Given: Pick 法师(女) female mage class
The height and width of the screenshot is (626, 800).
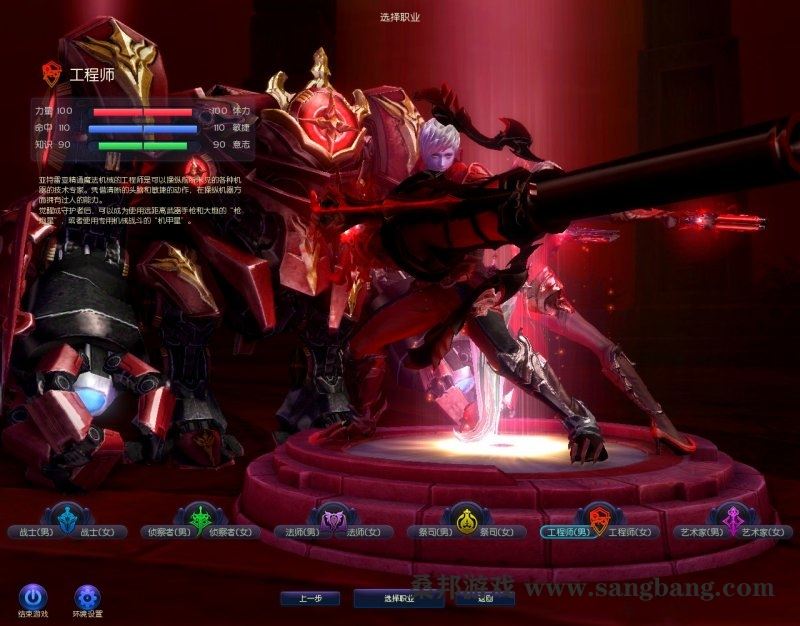Looking at the screenshot, I should [363, 532].
